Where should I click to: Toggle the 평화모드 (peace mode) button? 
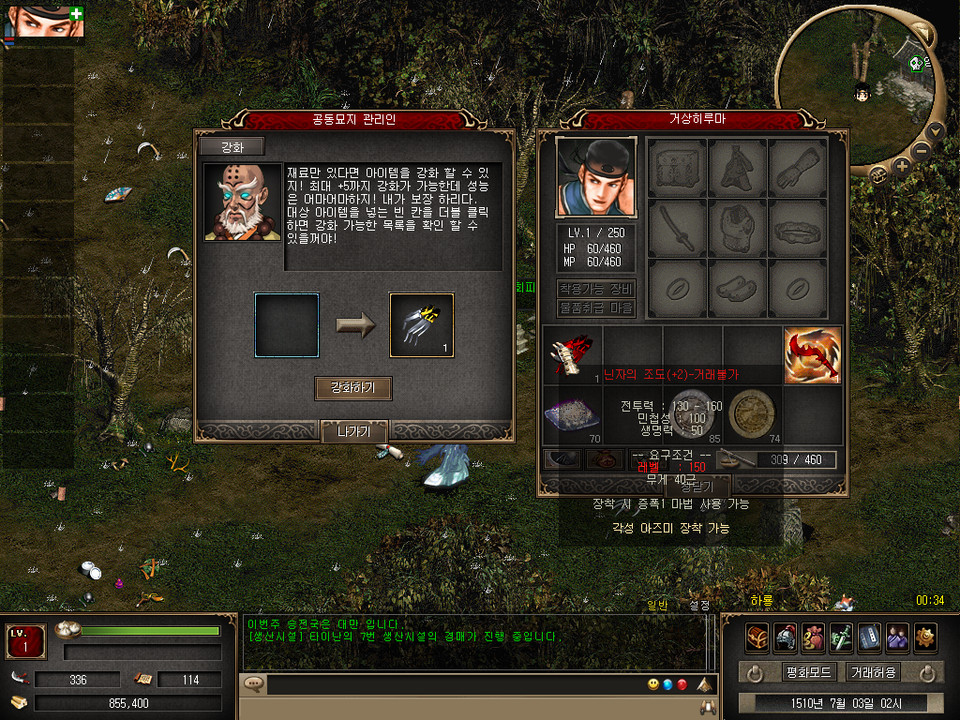tap(807, 672)
